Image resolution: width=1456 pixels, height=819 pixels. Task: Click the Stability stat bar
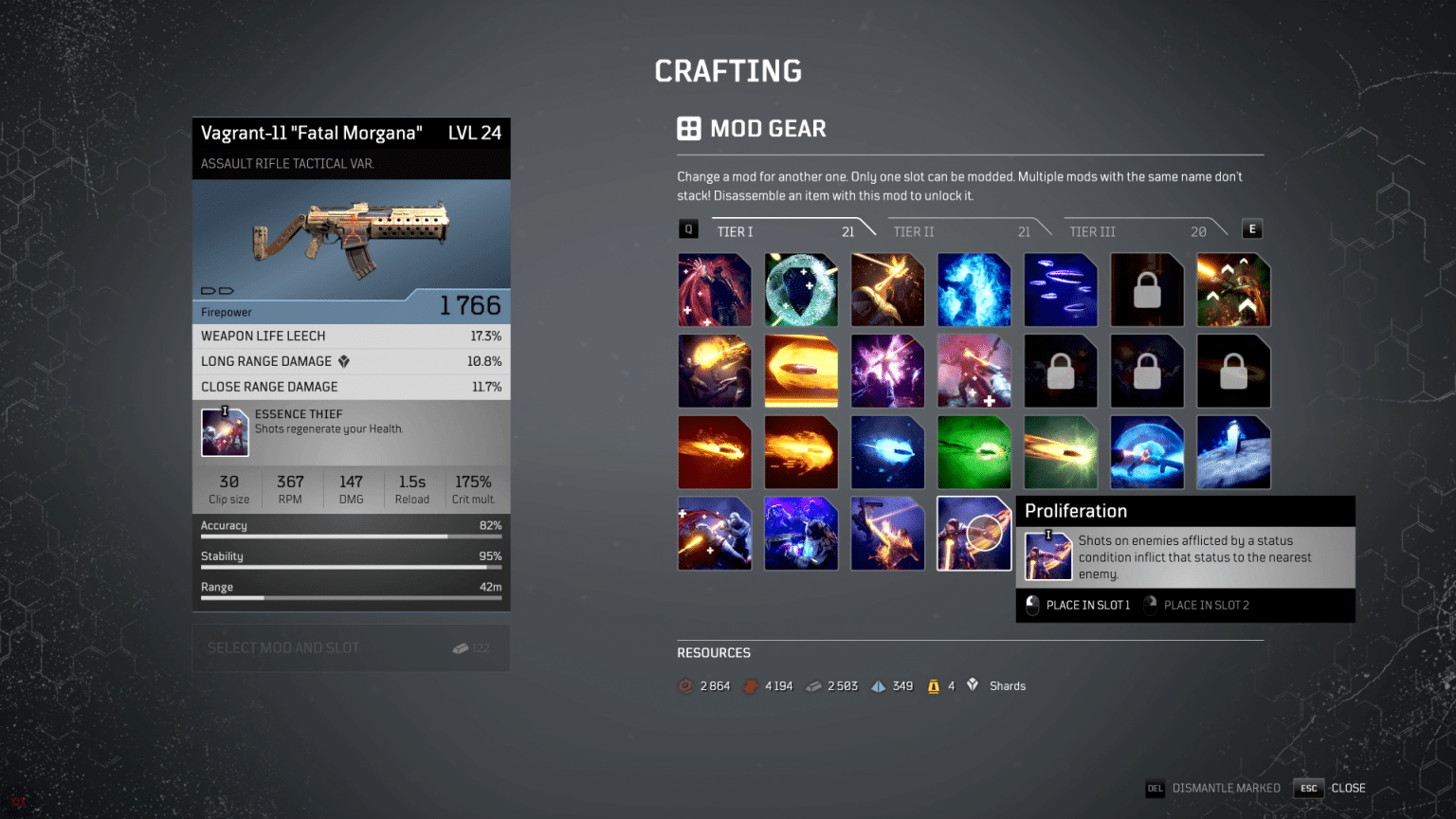[351, 560]
